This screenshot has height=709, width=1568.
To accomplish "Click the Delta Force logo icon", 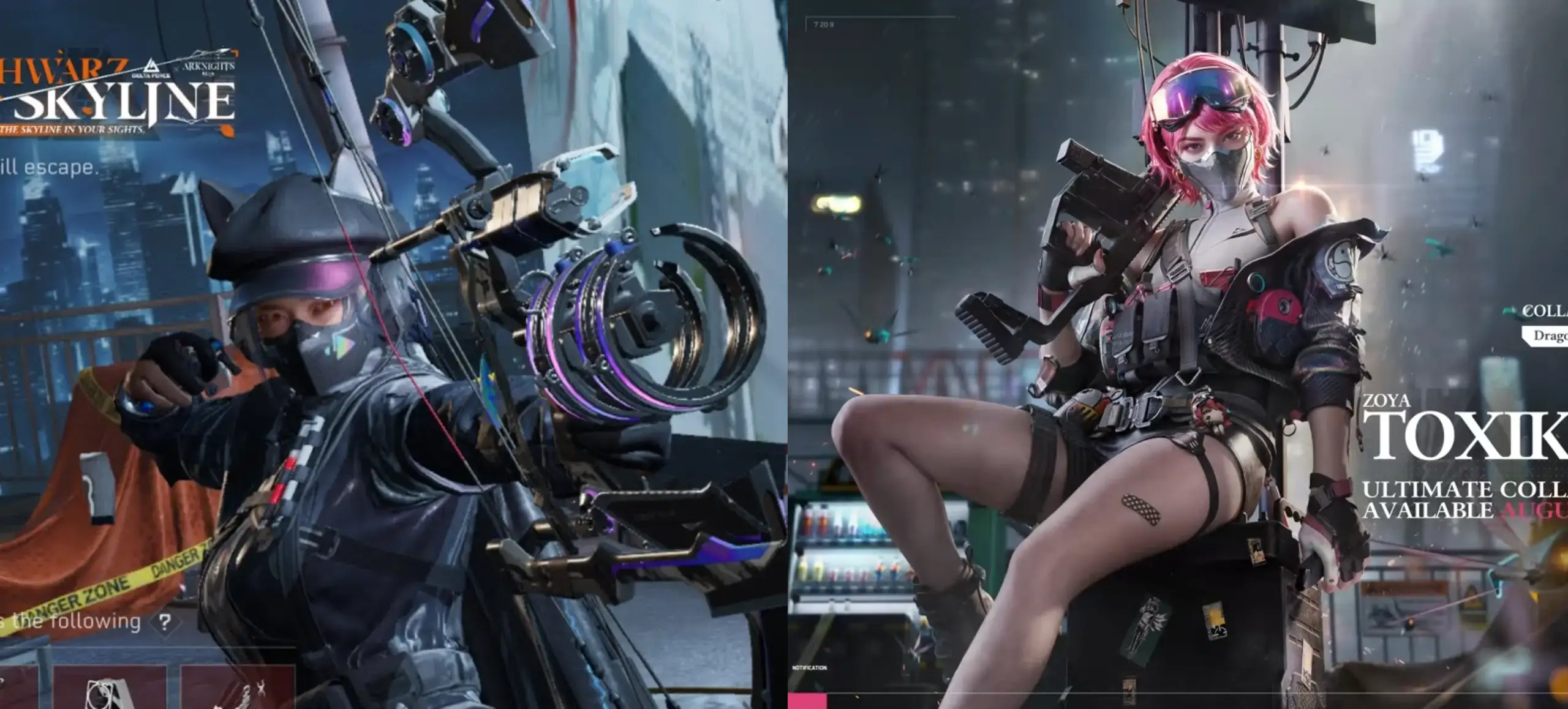I will point(151,67).
